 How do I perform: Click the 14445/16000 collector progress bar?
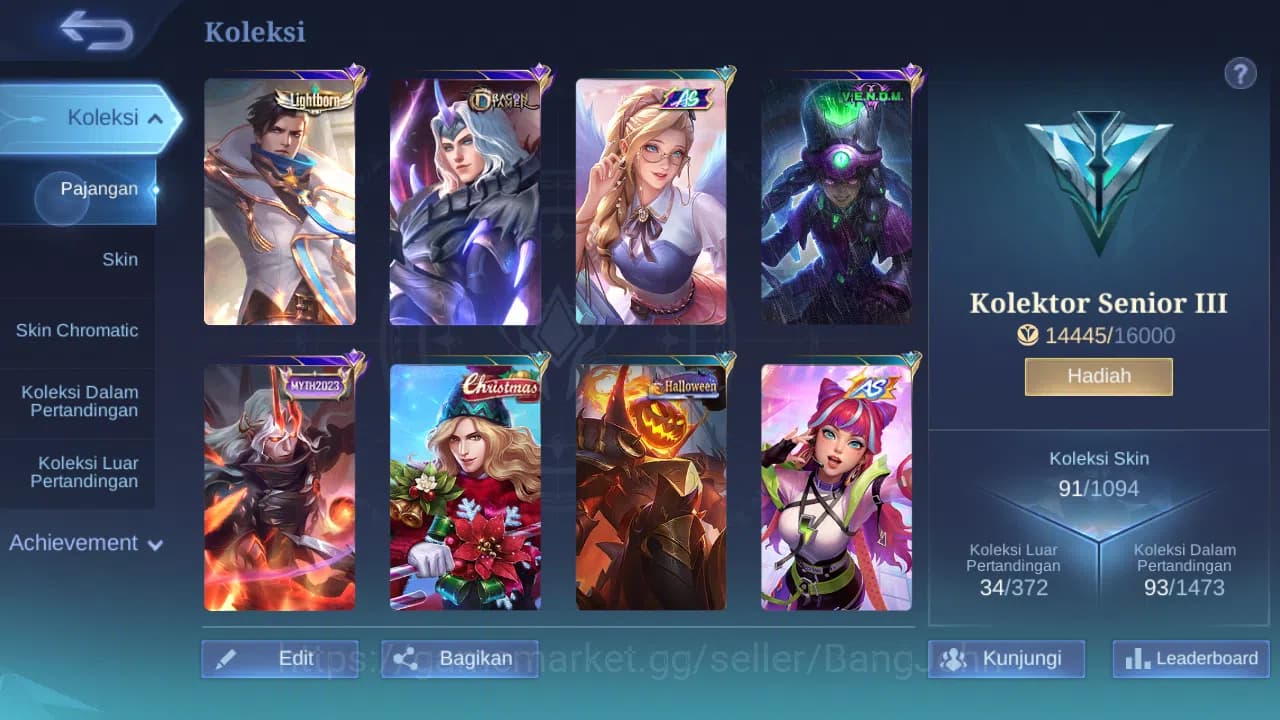(1098, 336)
